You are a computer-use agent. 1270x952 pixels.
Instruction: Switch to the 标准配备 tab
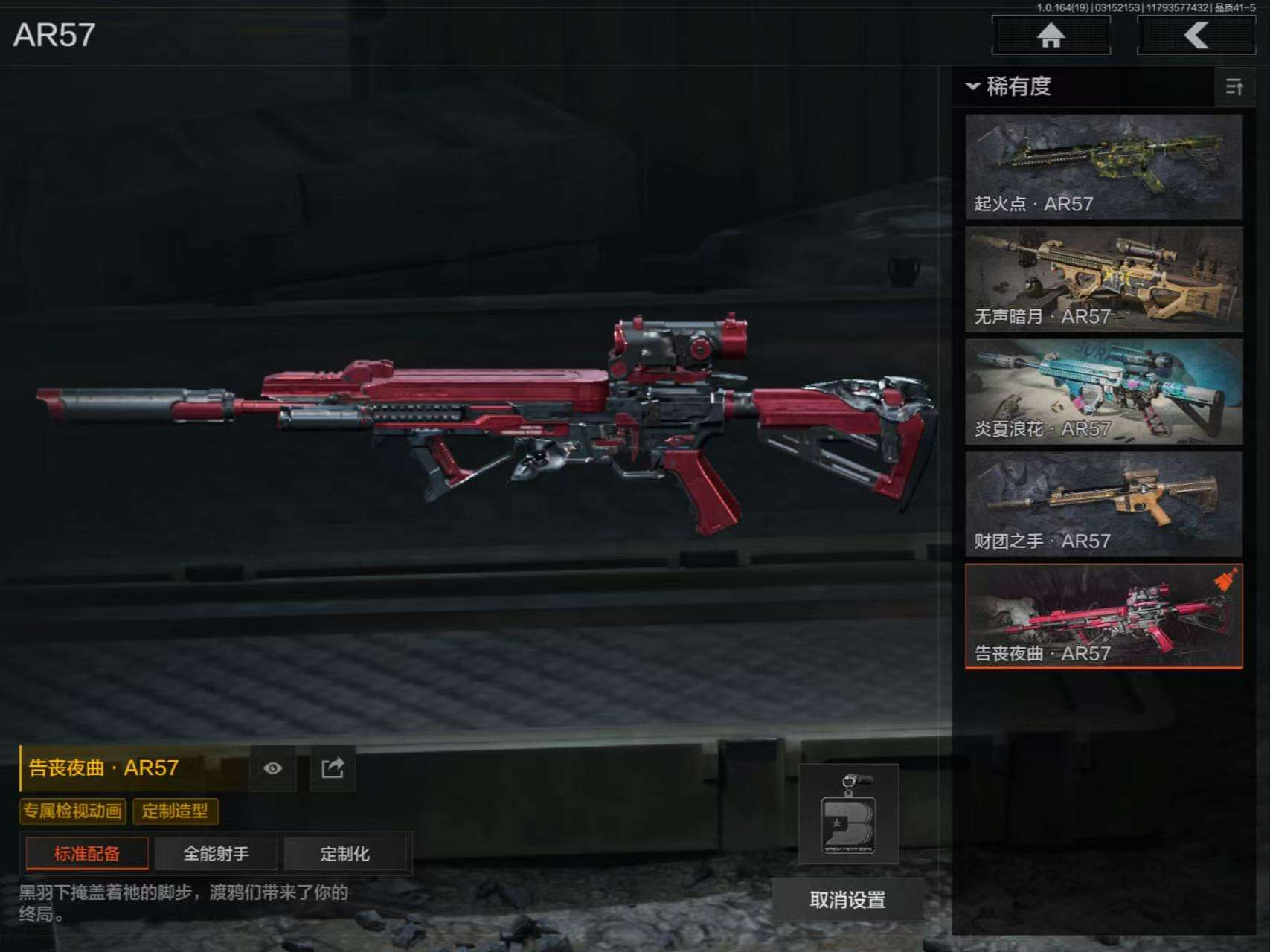point(87,854)
